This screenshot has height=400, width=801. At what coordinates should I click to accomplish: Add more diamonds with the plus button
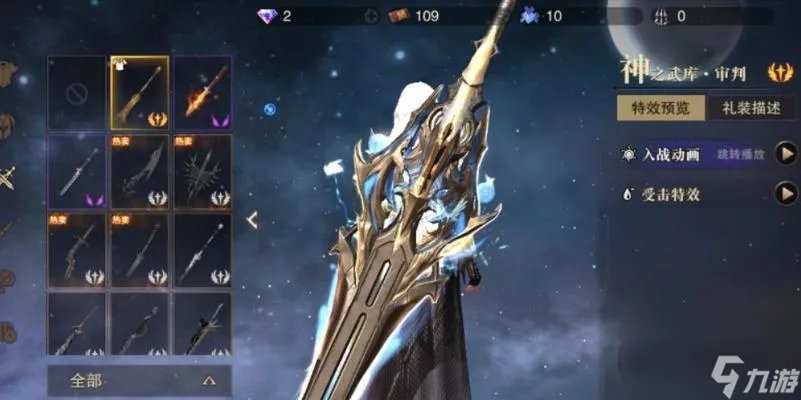point(372,16)
